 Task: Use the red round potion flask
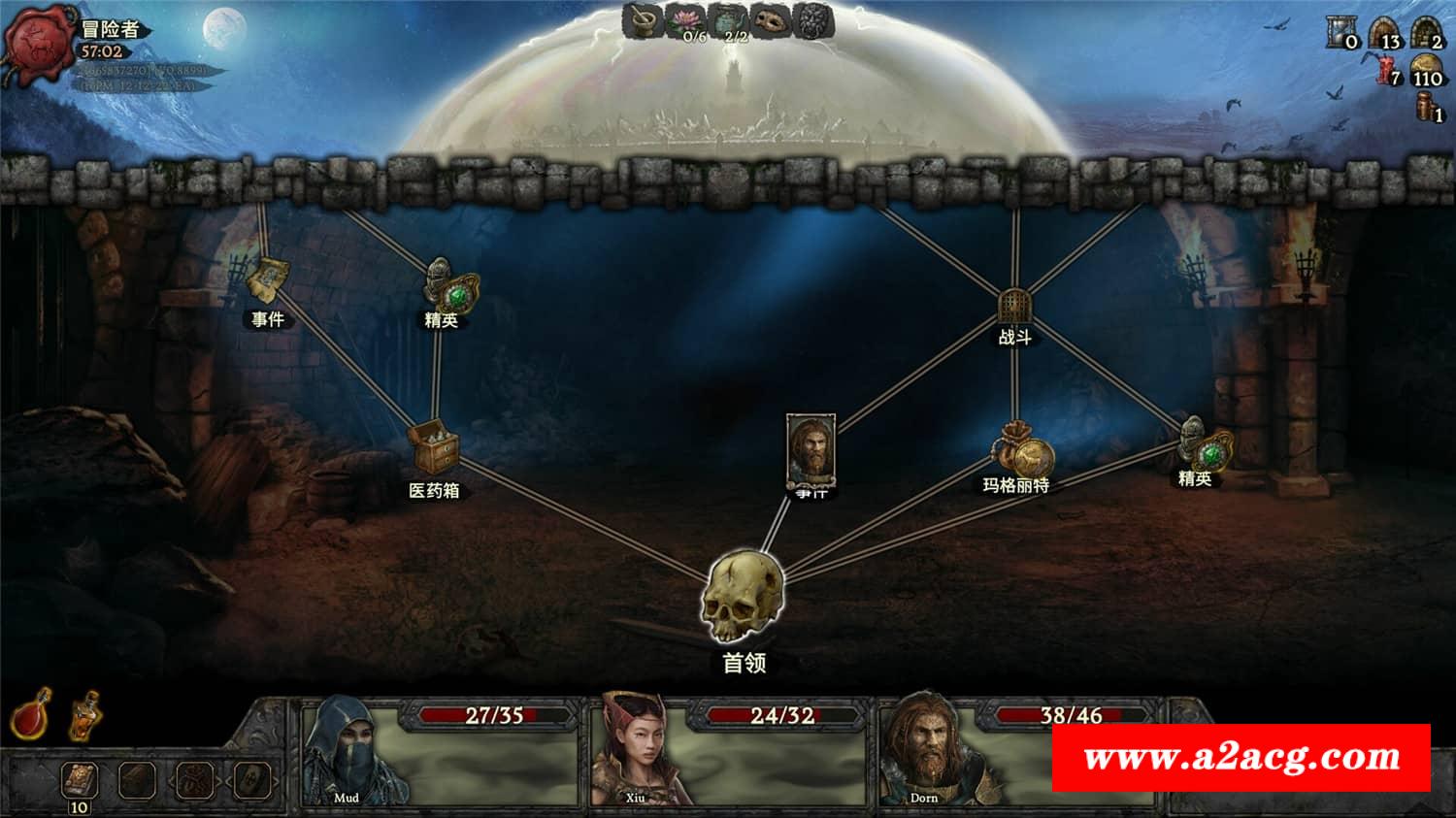[x=31, y=716]
